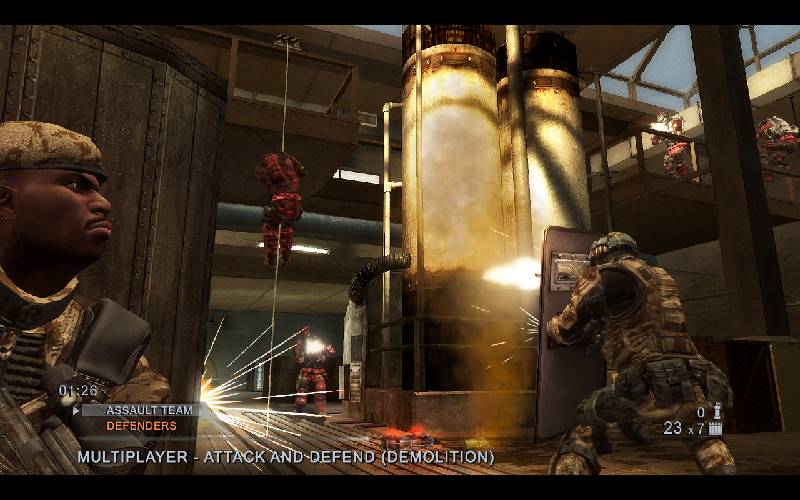This screenshot has width=800, height=500.
Task: Click the ammo magazine icon
Action: click(x=716, y=428)
